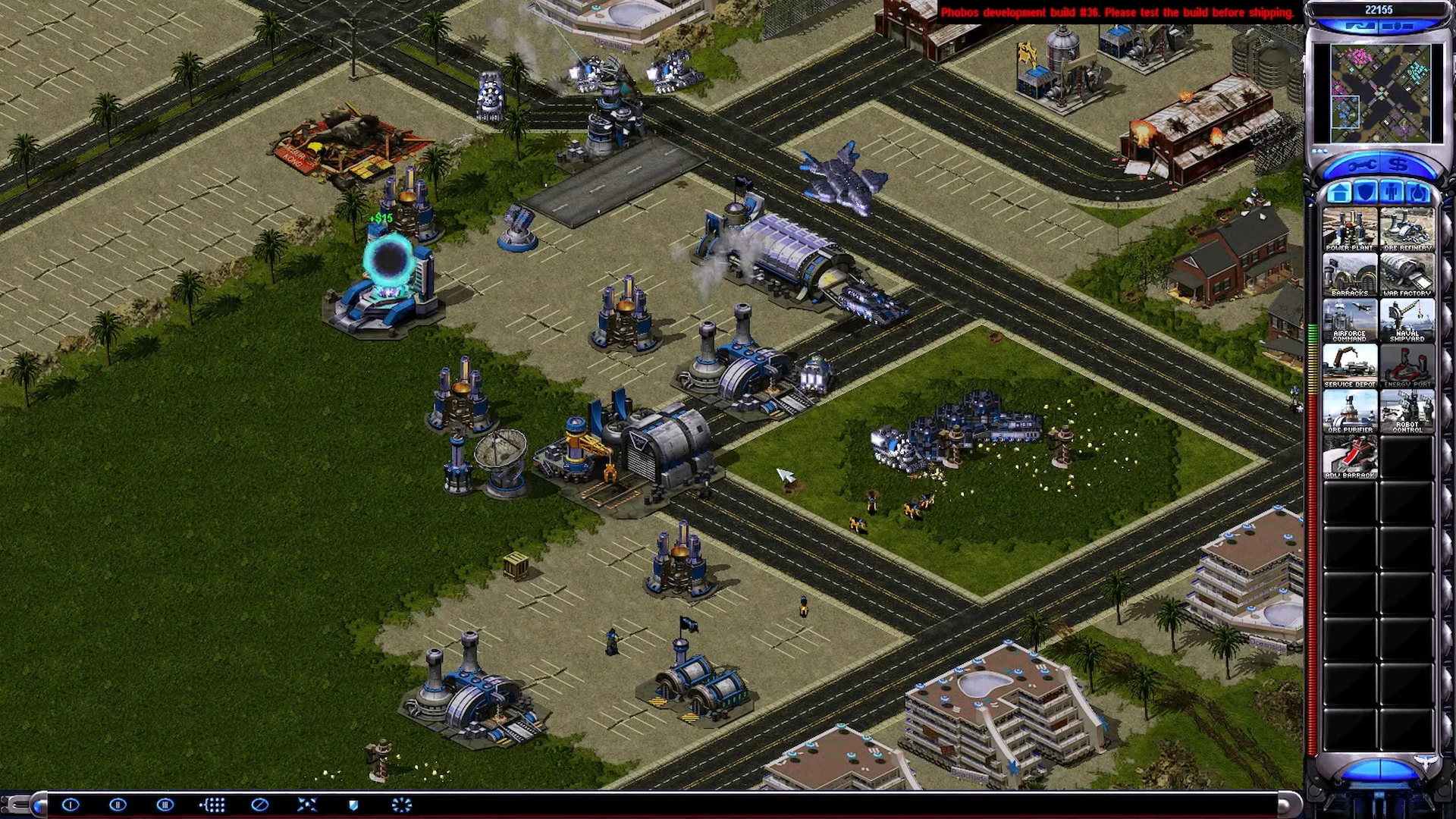Activate the guard shield command
This screenshot has width=1456, height=819.
pos(353,805)
